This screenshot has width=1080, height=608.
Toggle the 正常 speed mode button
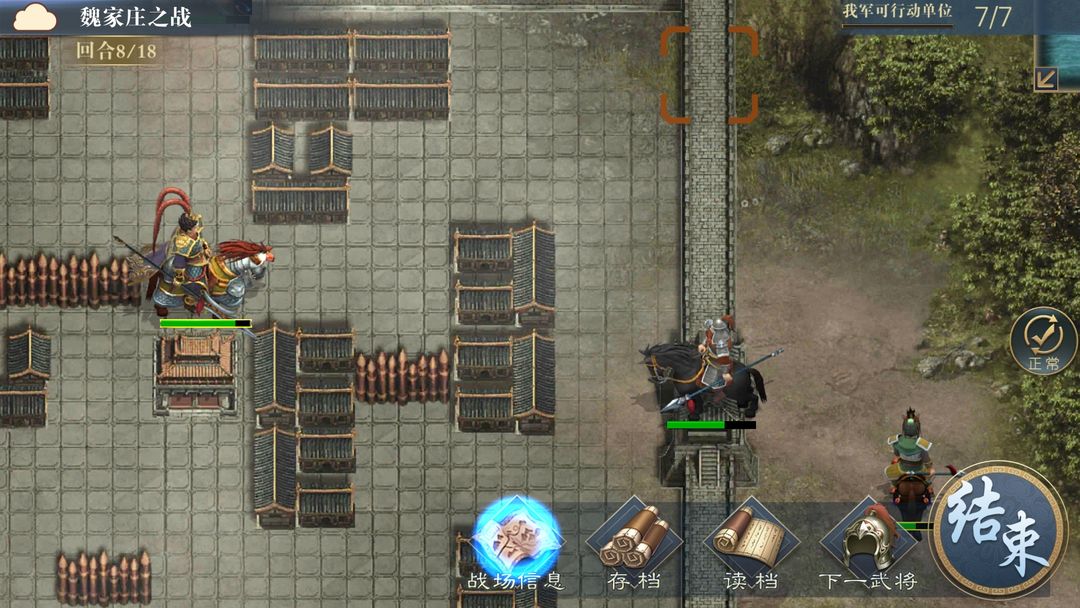click(1043, 341)
